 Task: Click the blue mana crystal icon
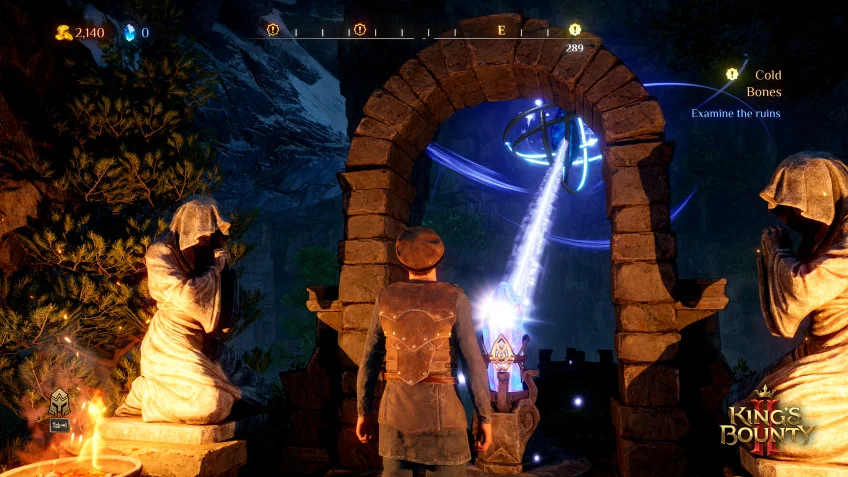click(x=129, y=33)
